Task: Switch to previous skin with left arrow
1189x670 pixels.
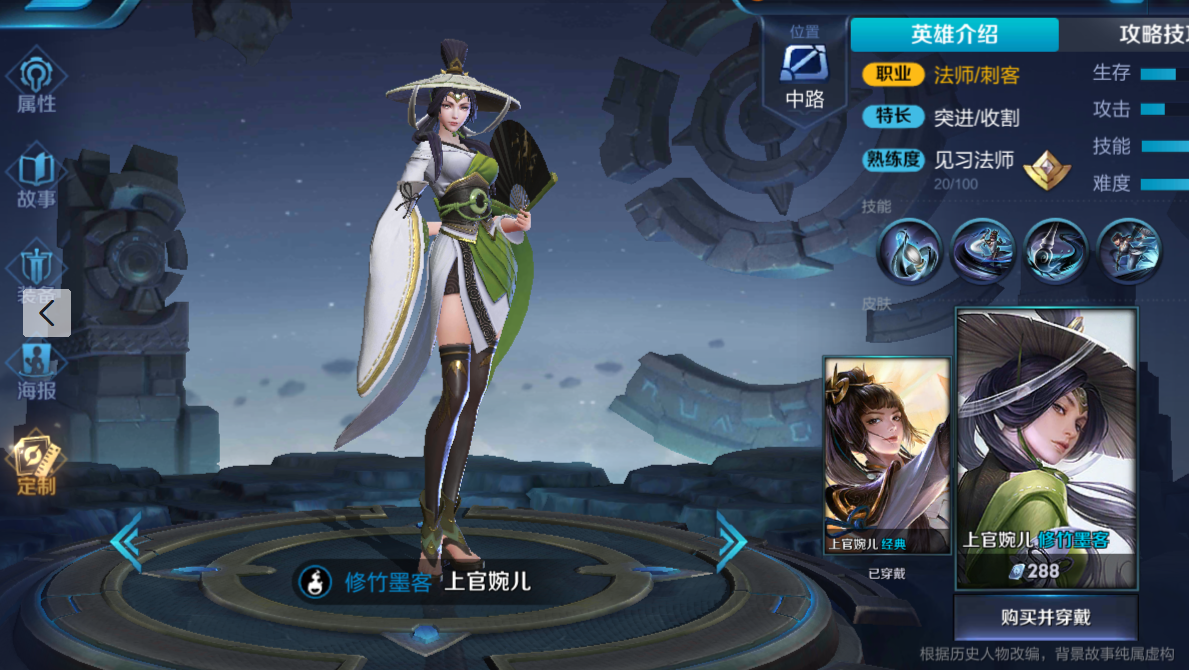Action: click(x=126, y=541)
